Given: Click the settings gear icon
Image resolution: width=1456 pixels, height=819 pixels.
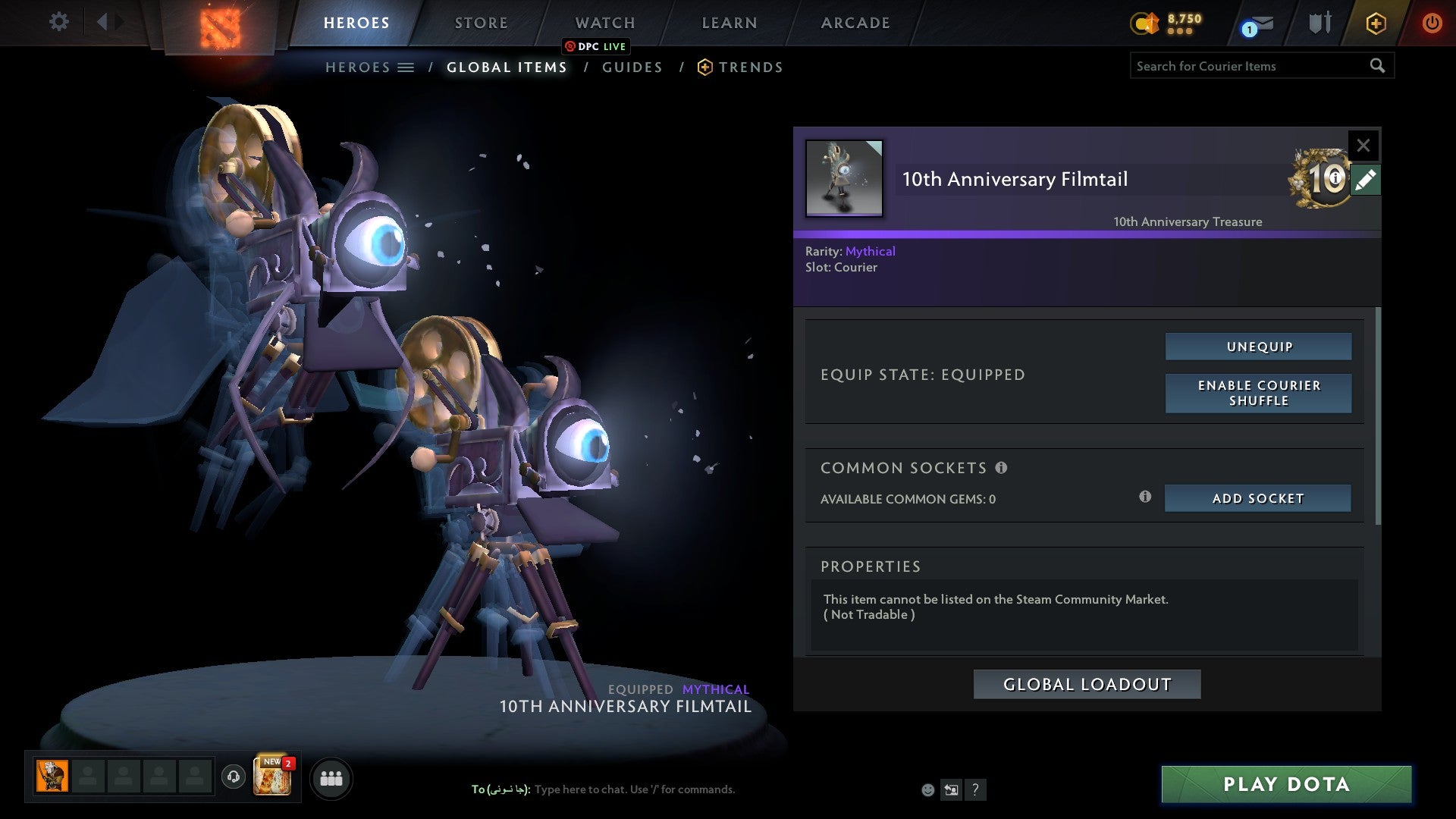Looking at the screenshot, I should pyautogui.click(x=58, y=22).
